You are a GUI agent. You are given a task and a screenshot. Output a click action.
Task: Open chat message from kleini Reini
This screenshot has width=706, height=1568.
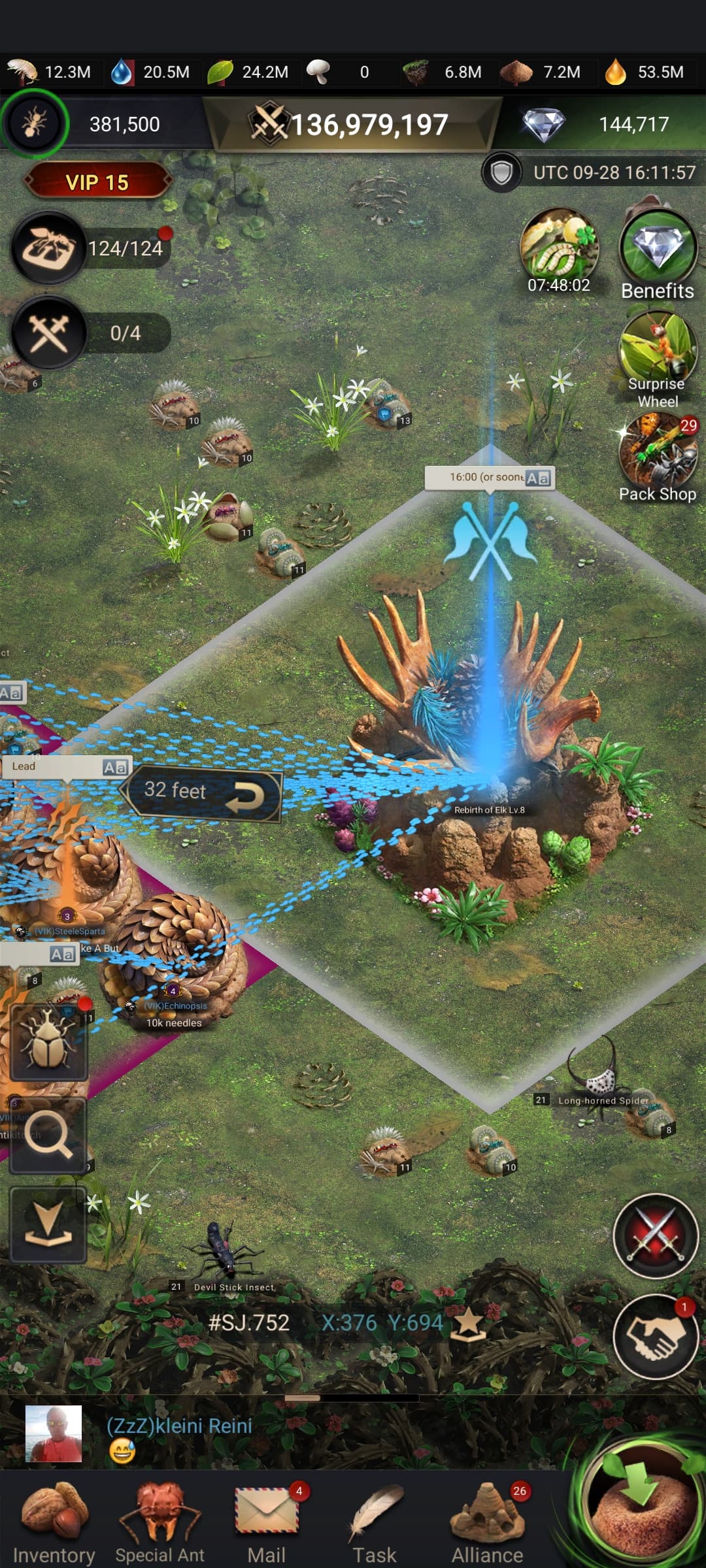(x=180, y=1434)
